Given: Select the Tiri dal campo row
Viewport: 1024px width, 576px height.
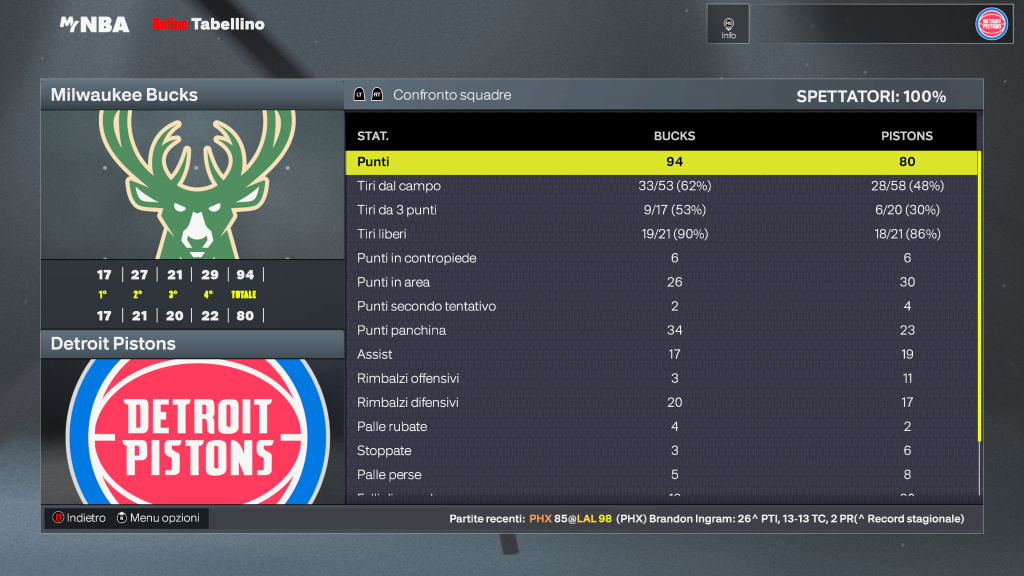Looking at the screenshot, I should pyautogui.click(x=660, y=186).
